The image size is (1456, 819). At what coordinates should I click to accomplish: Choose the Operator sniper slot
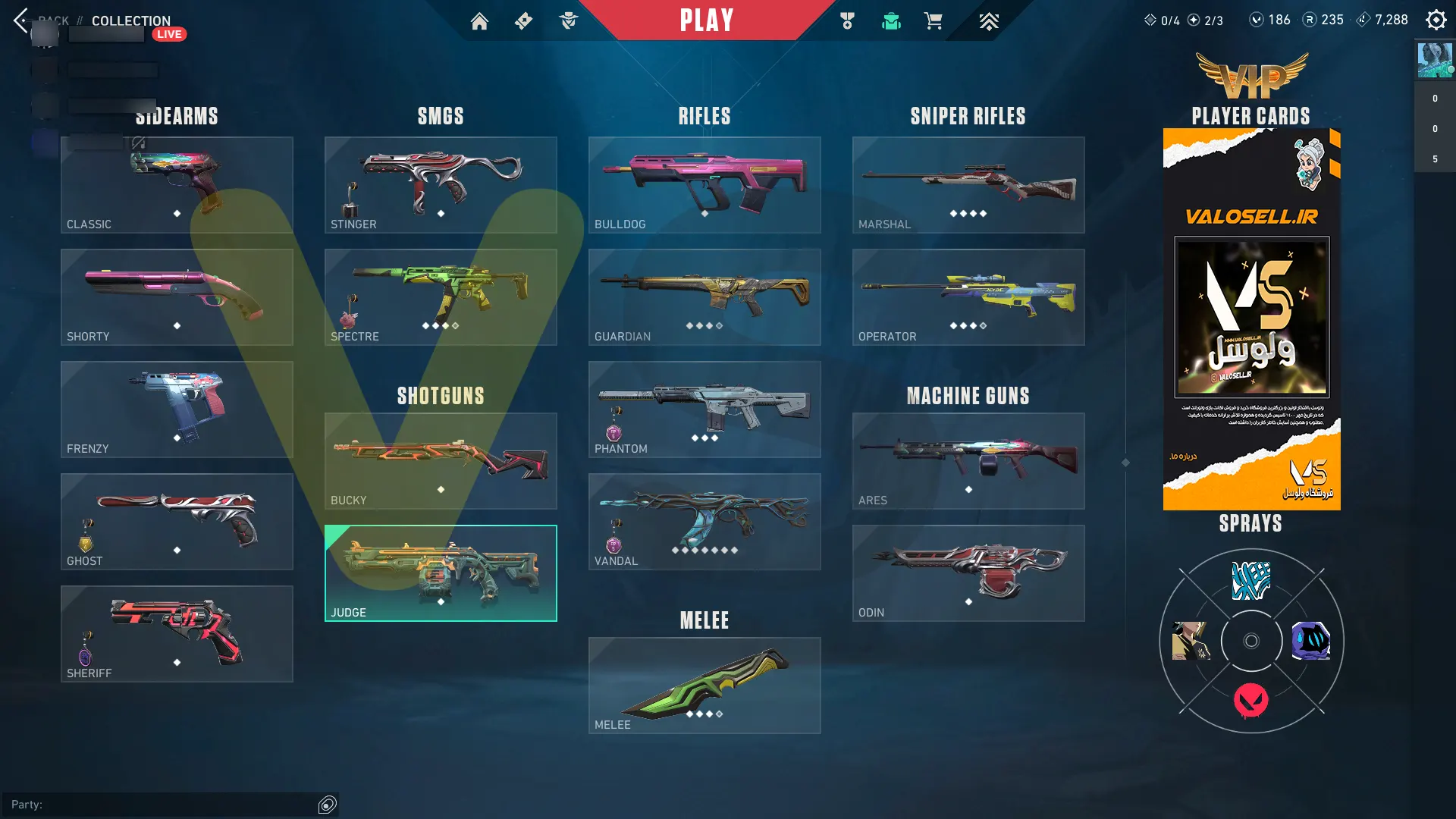pyautogui.click(x=968, y=297)
